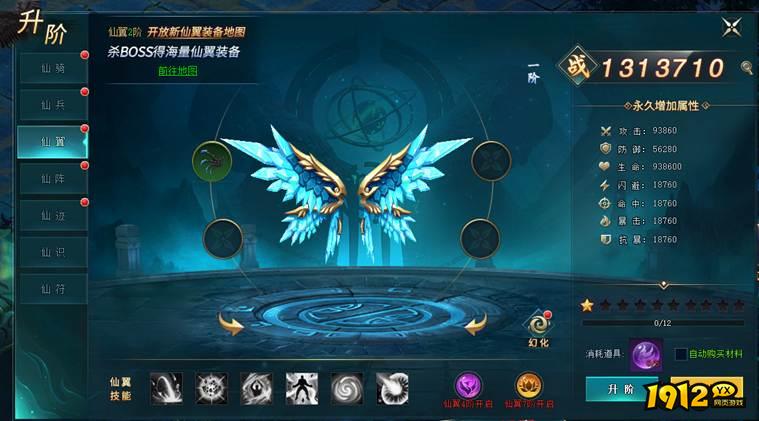Close the 升阶 upgrade window
The width and height of the screenshot is (759, 421).
pos(729,28)
